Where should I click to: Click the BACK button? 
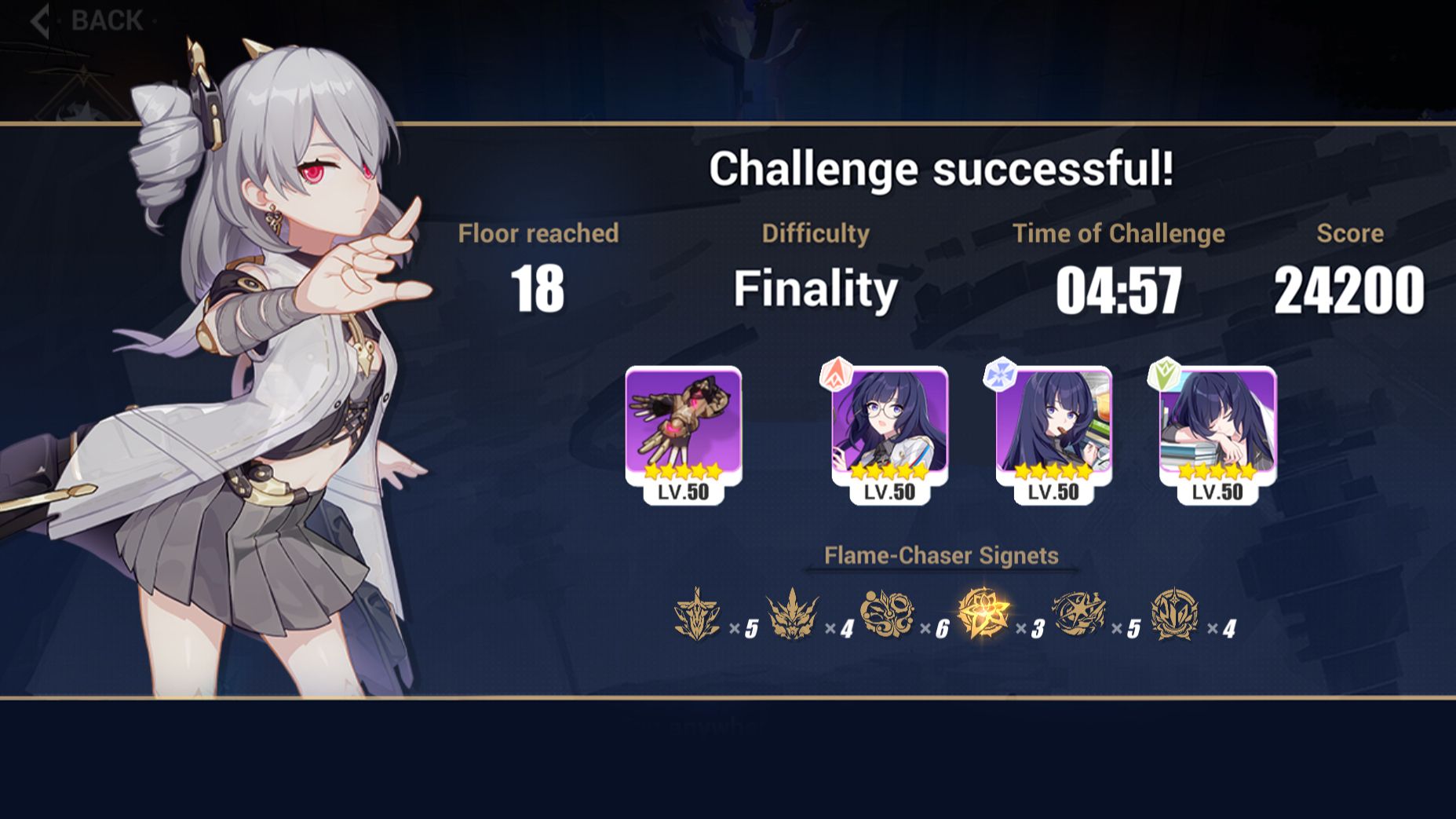(86, 21)
